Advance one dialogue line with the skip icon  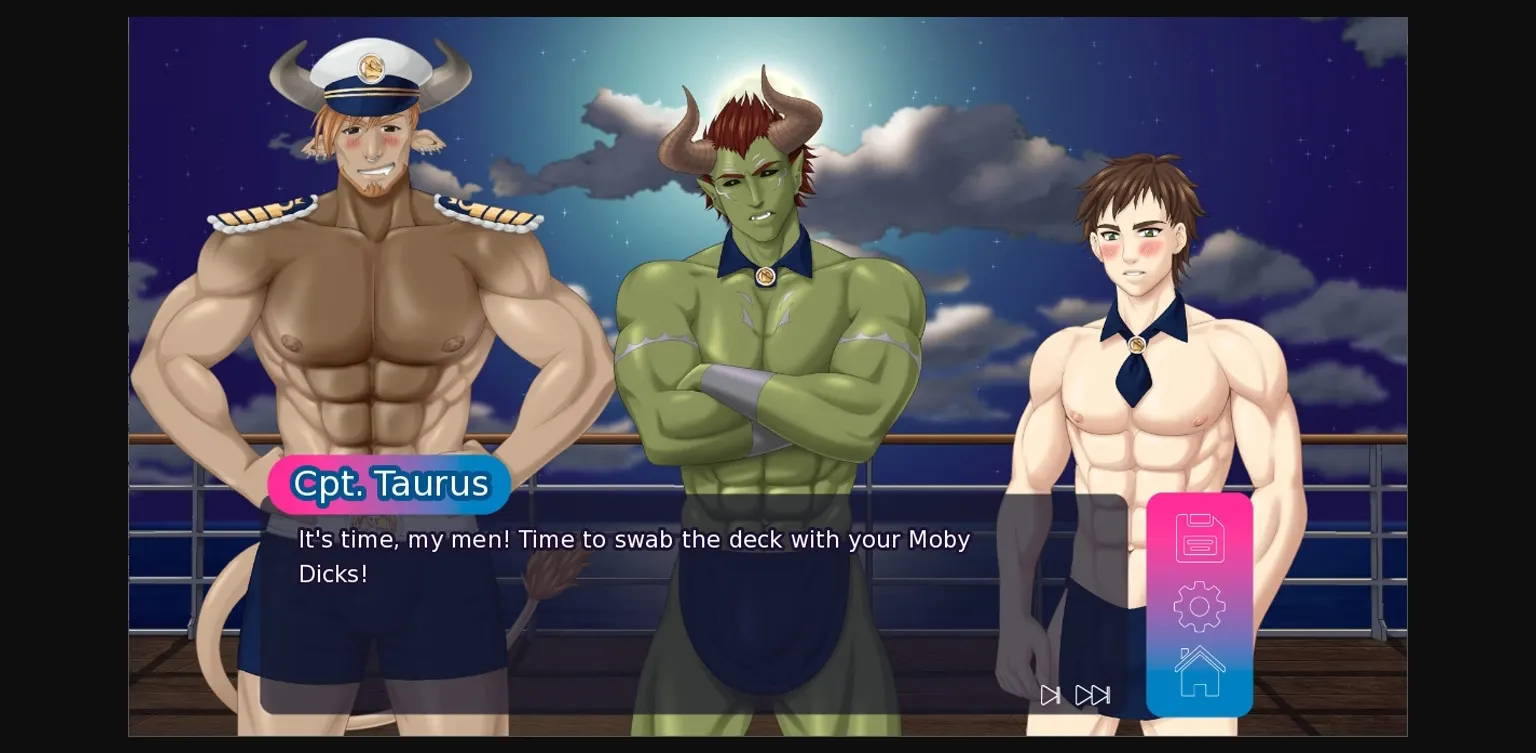[1050, 695]
